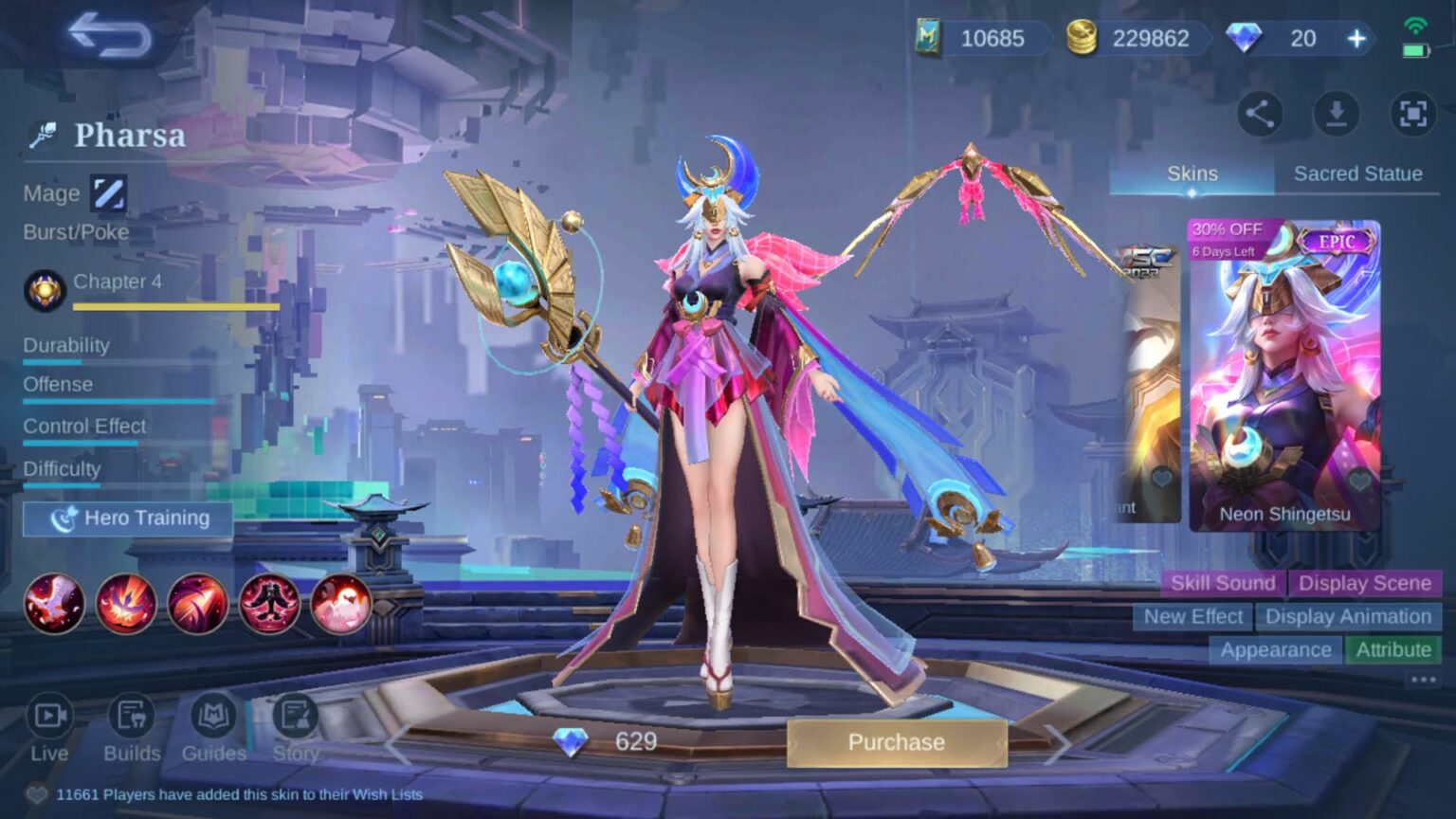Click the share icon near top right
The height and width of the screenshot is (819, 1456).
1260,114
